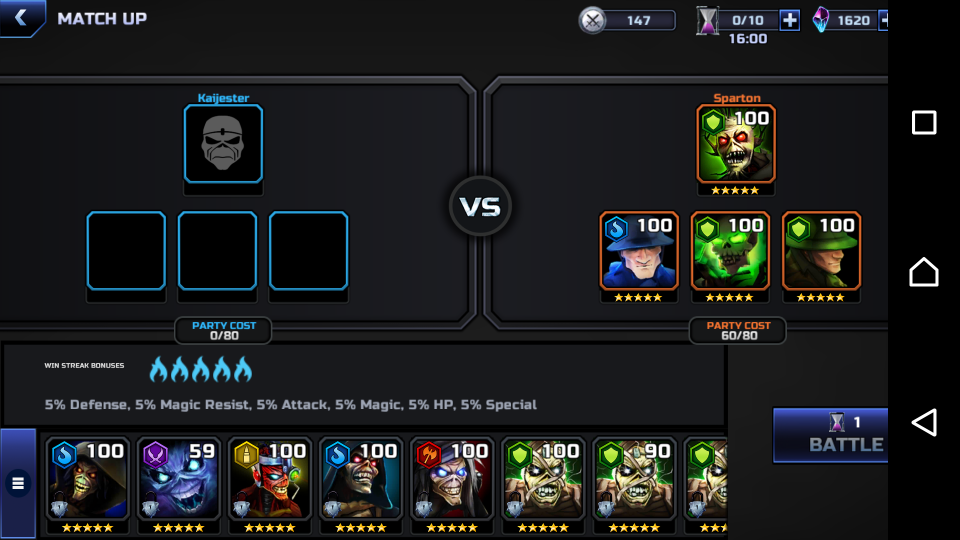Tap the Android home button
The width and height of the screenshot is (960, 540).
click(924, 271)
